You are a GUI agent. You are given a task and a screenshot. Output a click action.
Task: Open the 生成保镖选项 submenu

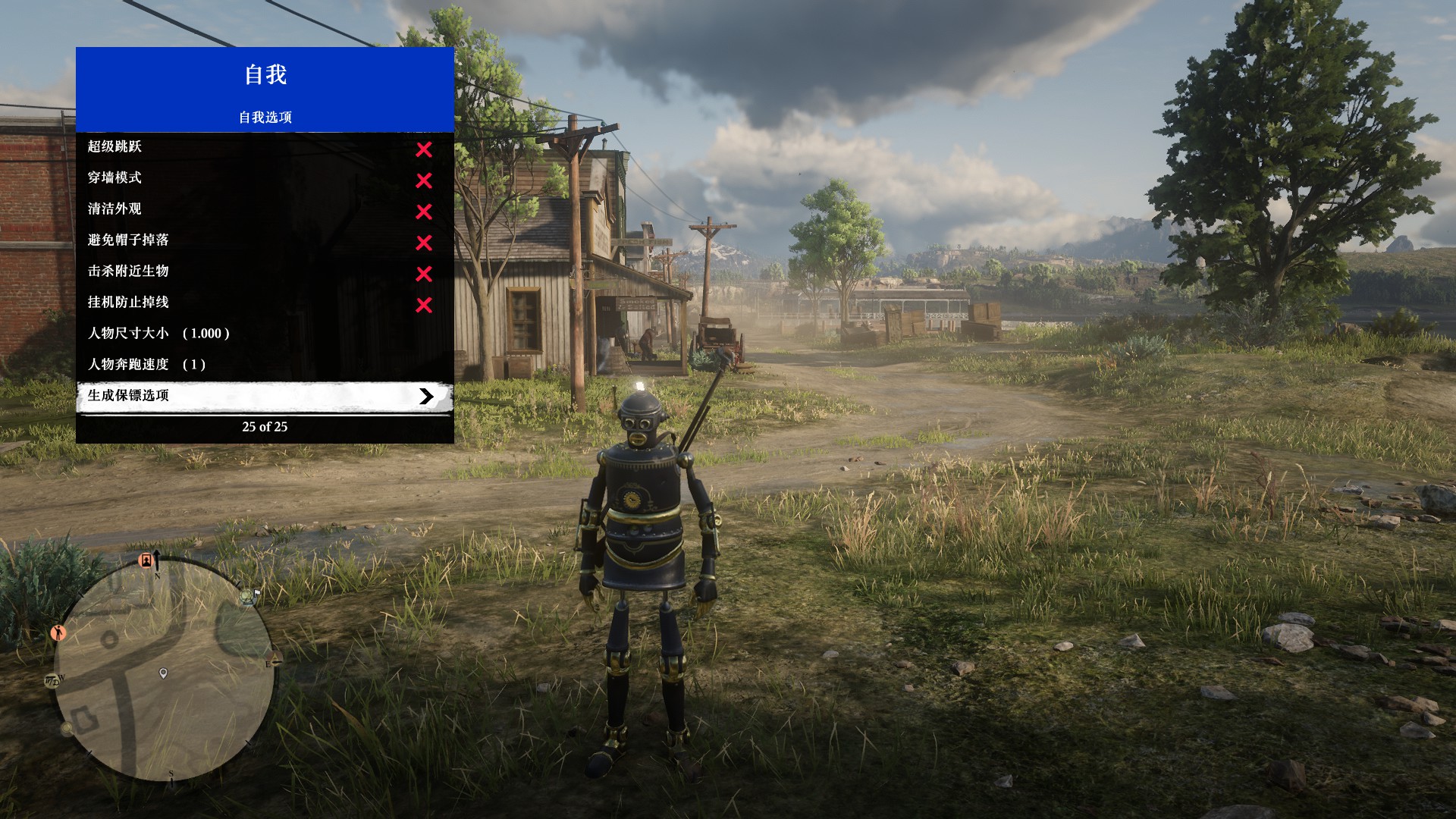[x=265, y=396]
